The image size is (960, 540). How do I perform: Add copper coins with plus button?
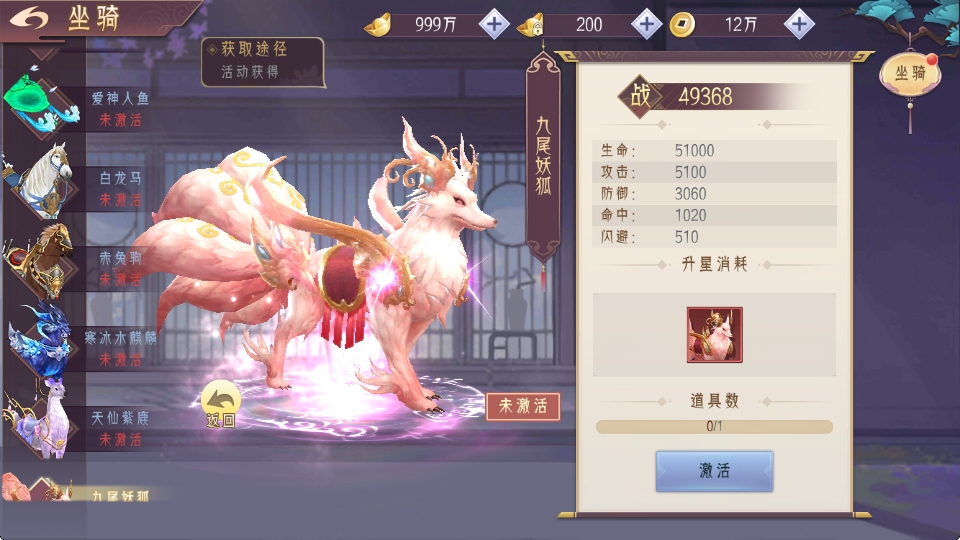(798, 24)
